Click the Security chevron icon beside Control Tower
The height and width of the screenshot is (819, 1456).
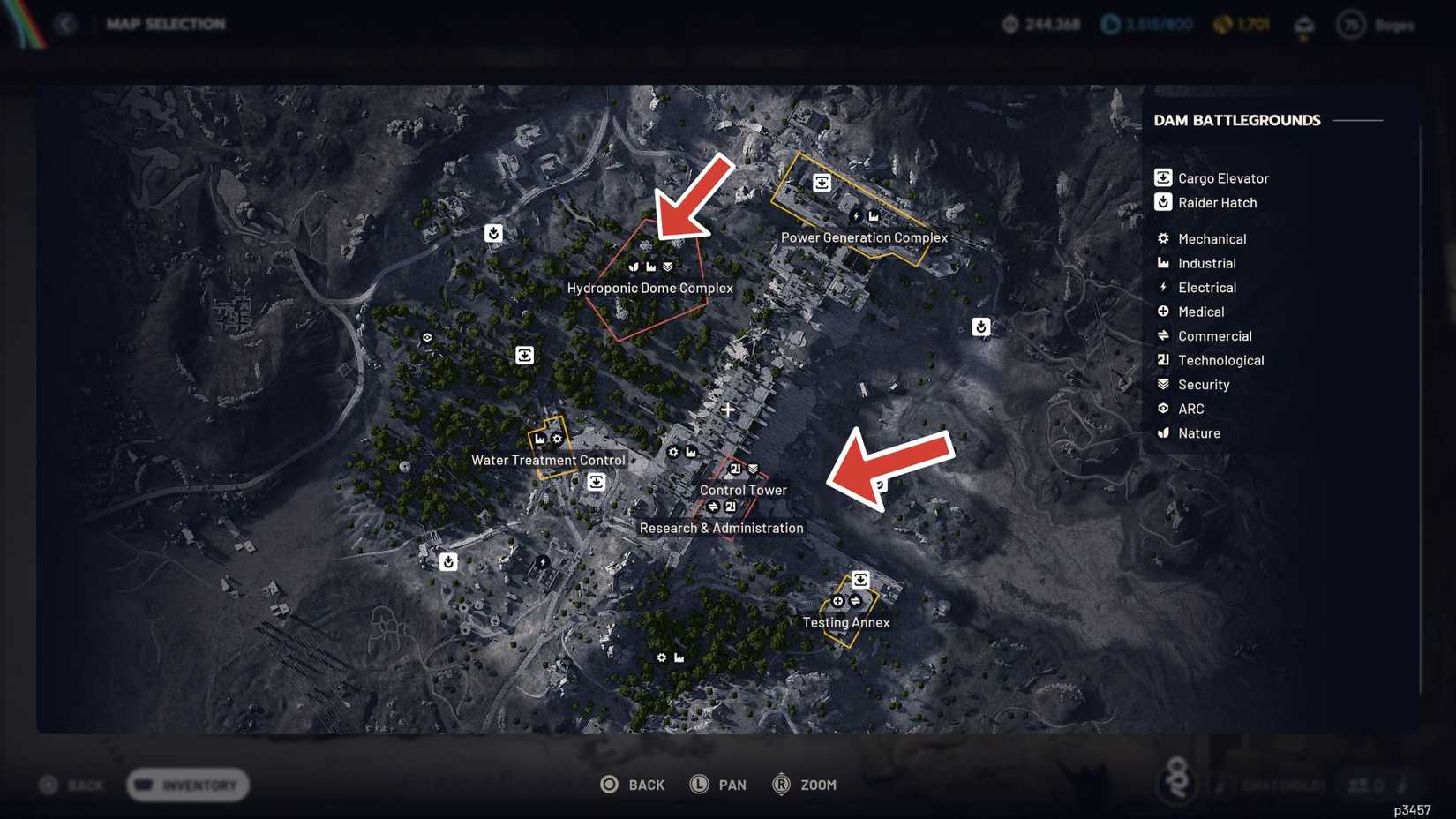(x=753, y=470)
